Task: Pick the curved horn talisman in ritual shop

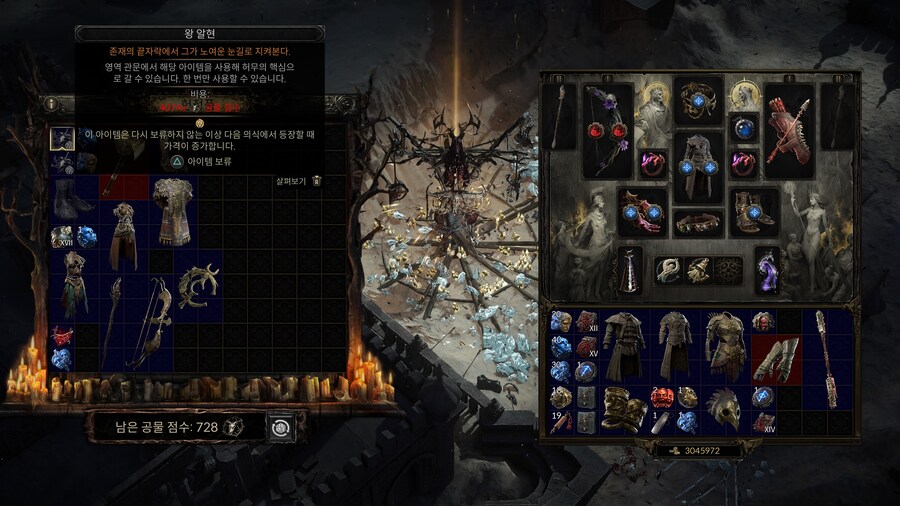Action: click(x=196, y=287)
